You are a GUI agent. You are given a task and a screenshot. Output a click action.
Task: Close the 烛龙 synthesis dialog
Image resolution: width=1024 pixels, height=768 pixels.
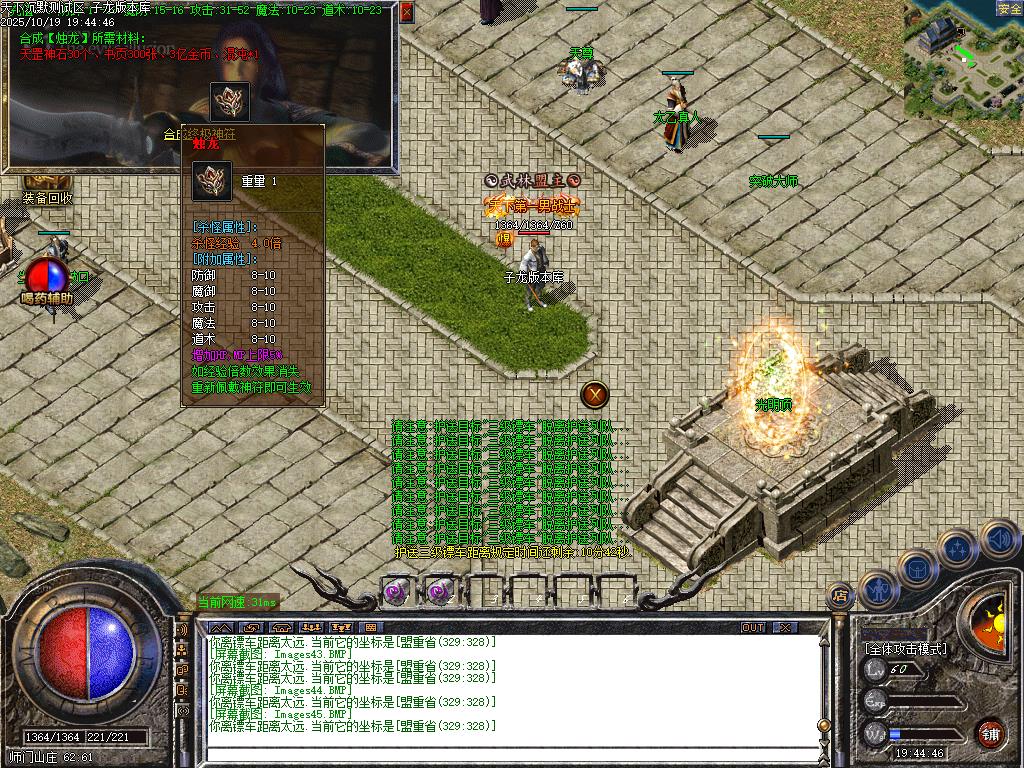point(406,13)
